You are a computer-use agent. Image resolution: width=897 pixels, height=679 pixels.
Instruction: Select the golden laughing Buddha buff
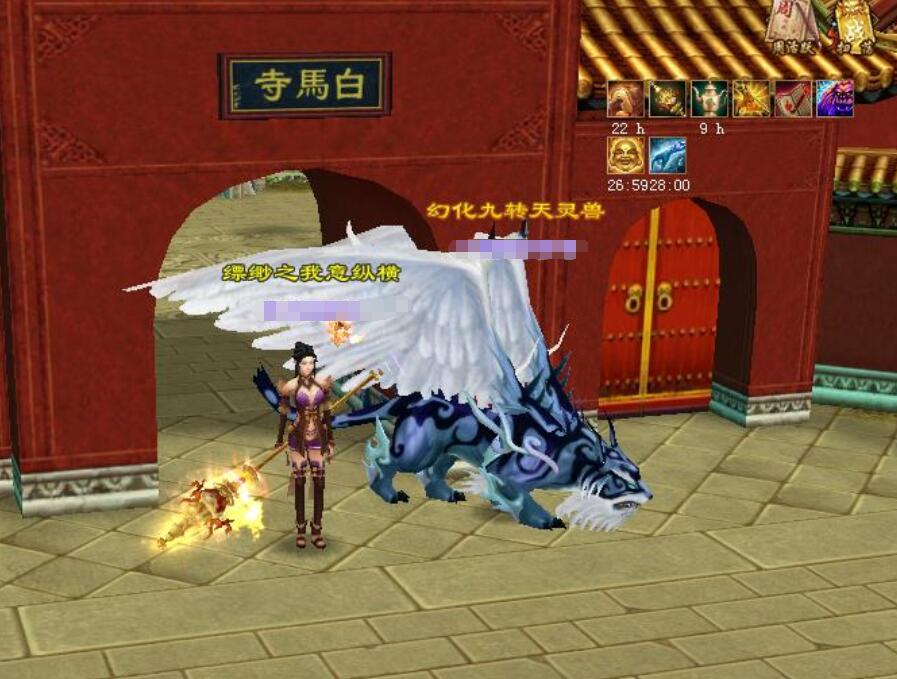click(x=626, y=156)
